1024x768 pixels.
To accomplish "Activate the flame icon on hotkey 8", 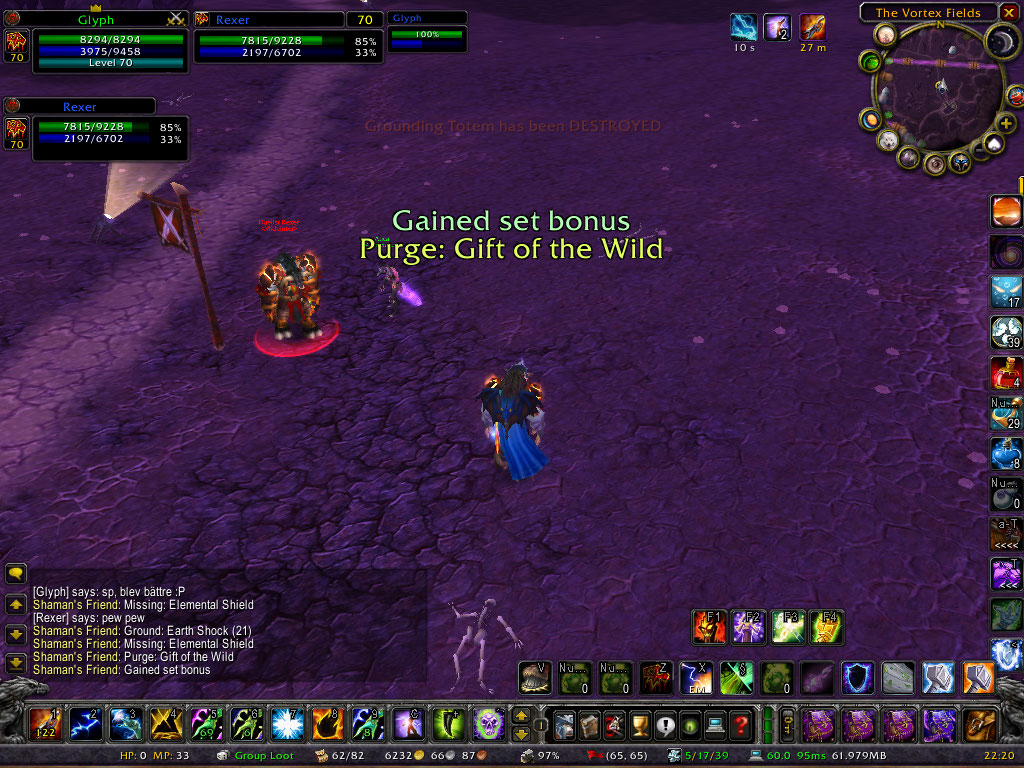I will (x=326, y=722).
